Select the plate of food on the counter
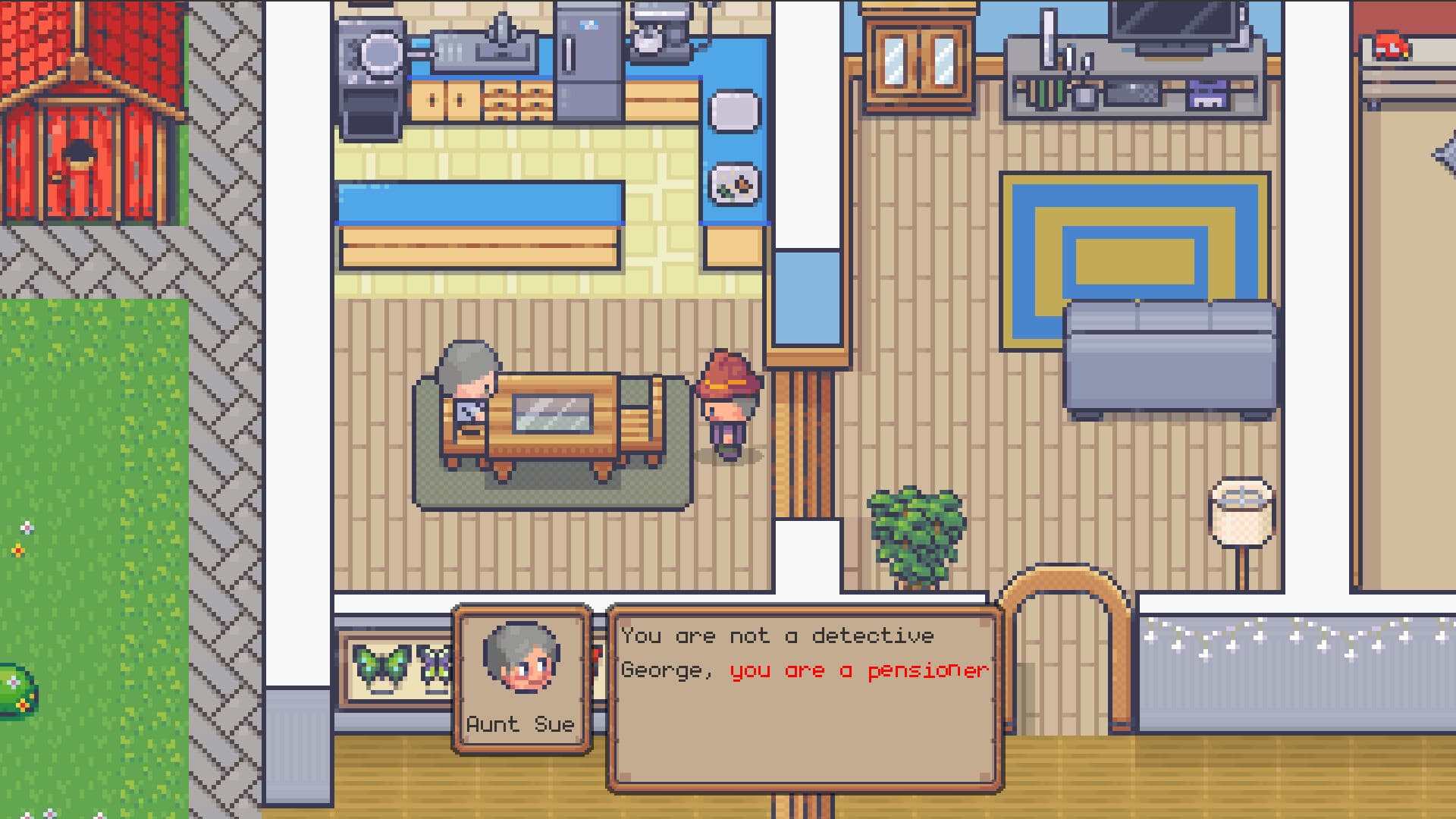 point(736,182)
